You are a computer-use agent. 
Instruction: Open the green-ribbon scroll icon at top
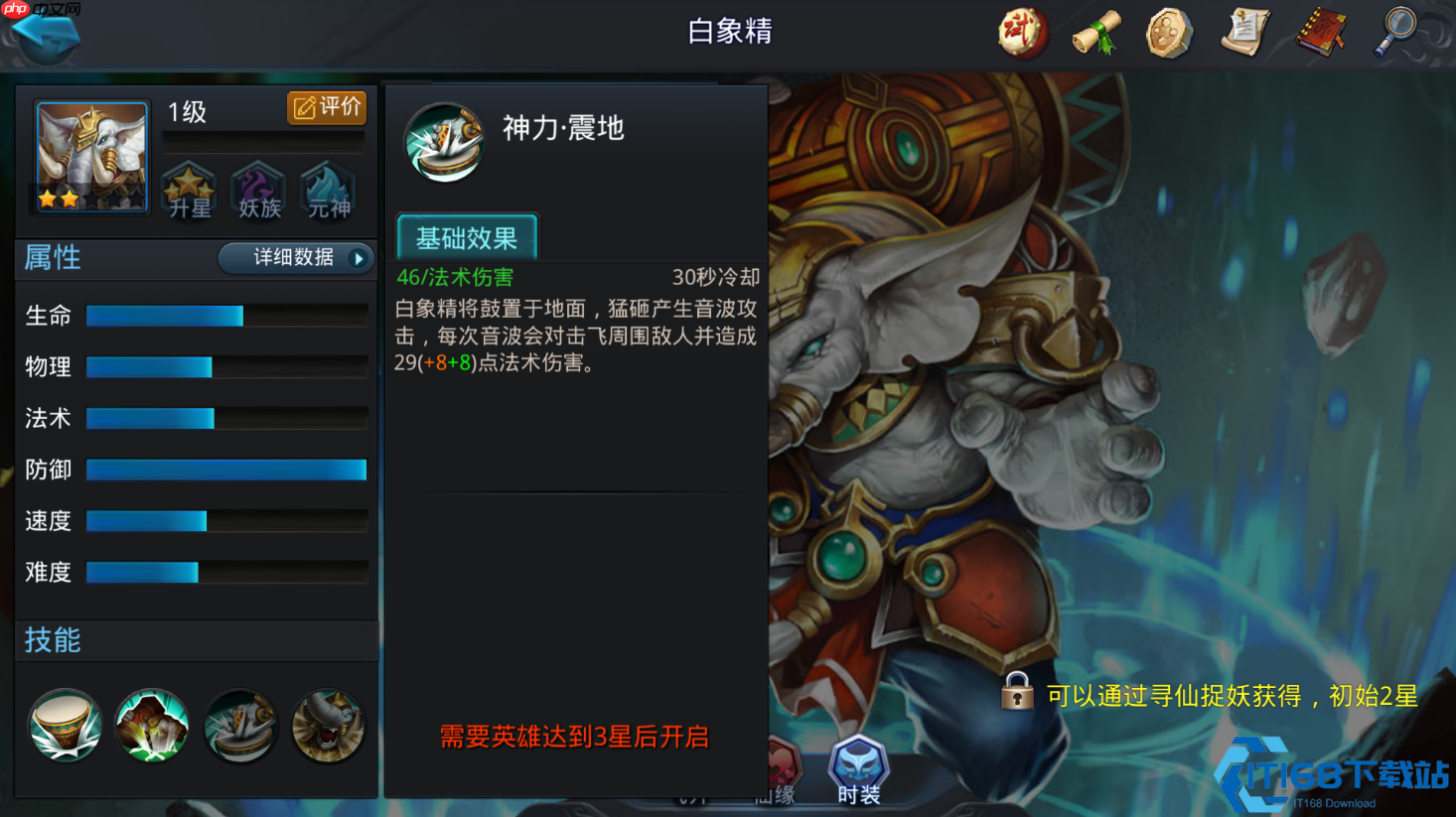pyautogui.click(x=1095, y=31)
